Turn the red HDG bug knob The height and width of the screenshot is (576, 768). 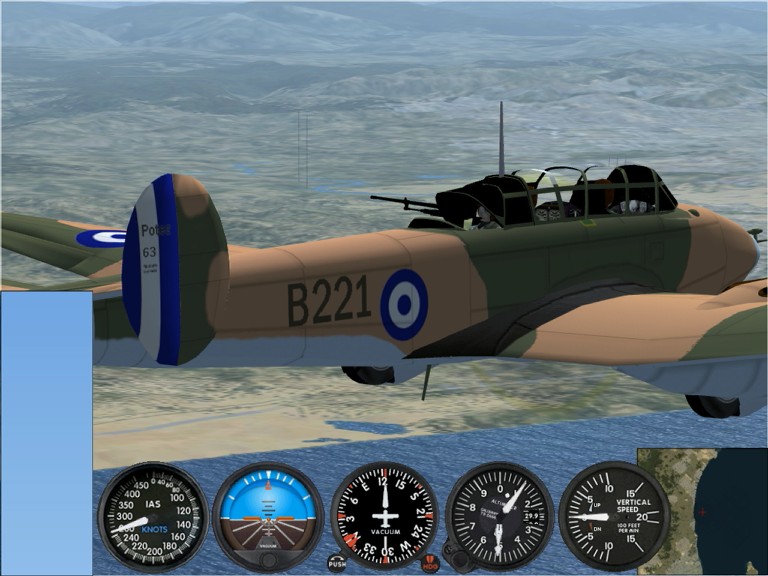[430, 564]
